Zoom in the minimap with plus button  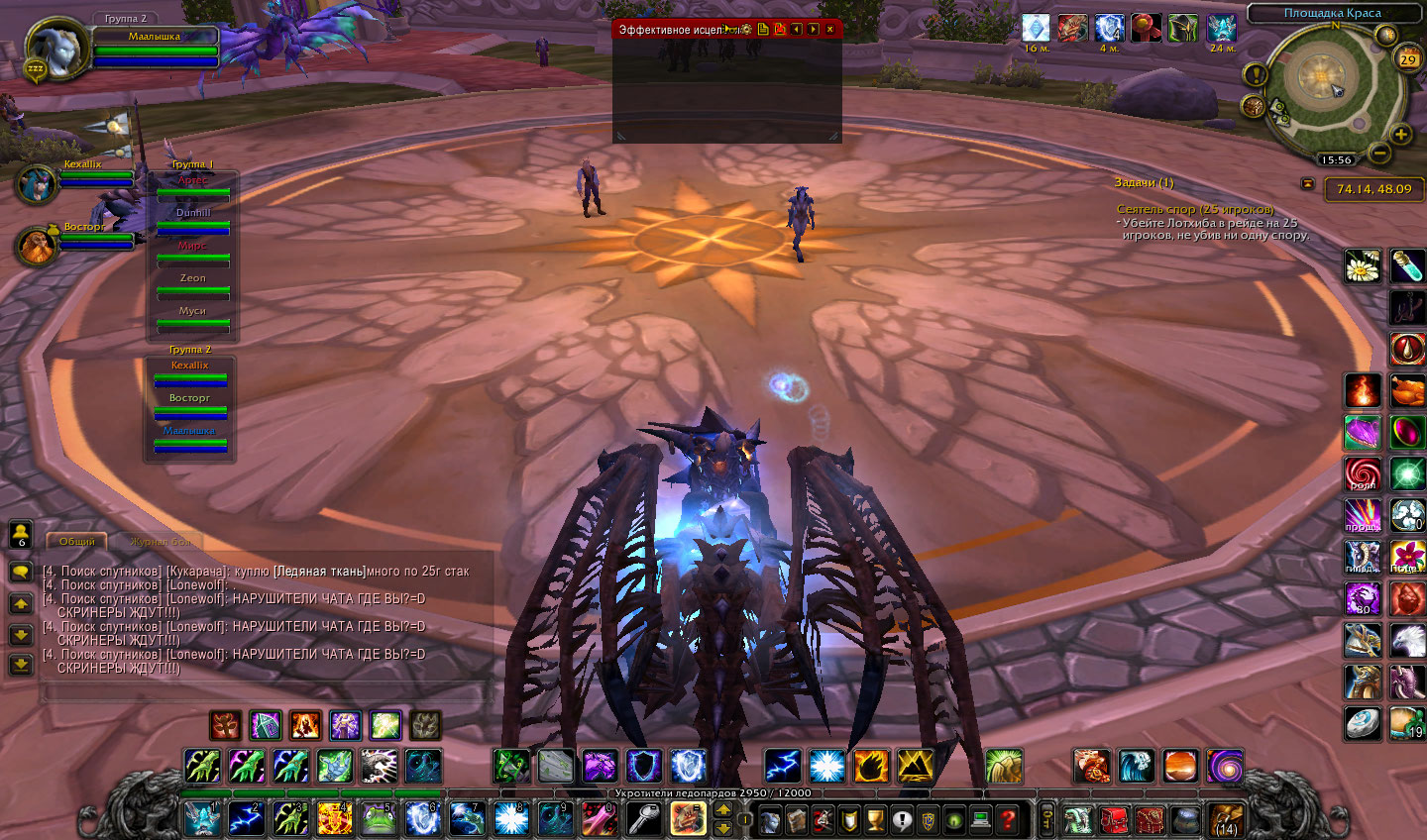(1401, 135)
